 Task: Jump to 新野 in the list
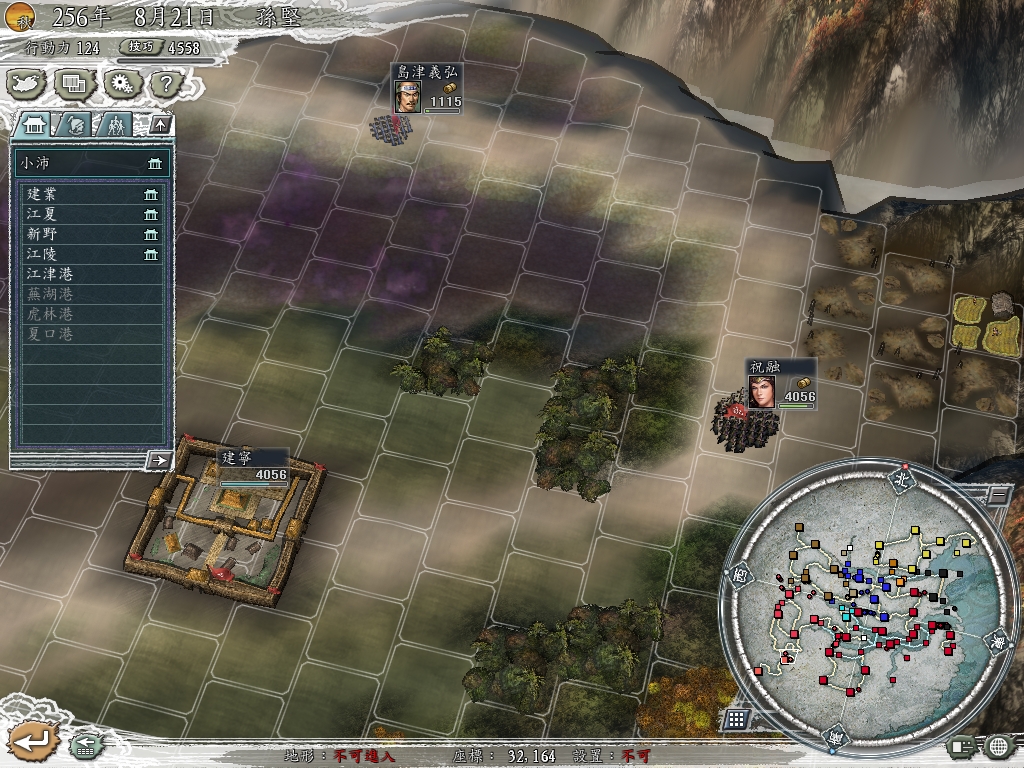point(91,234)
